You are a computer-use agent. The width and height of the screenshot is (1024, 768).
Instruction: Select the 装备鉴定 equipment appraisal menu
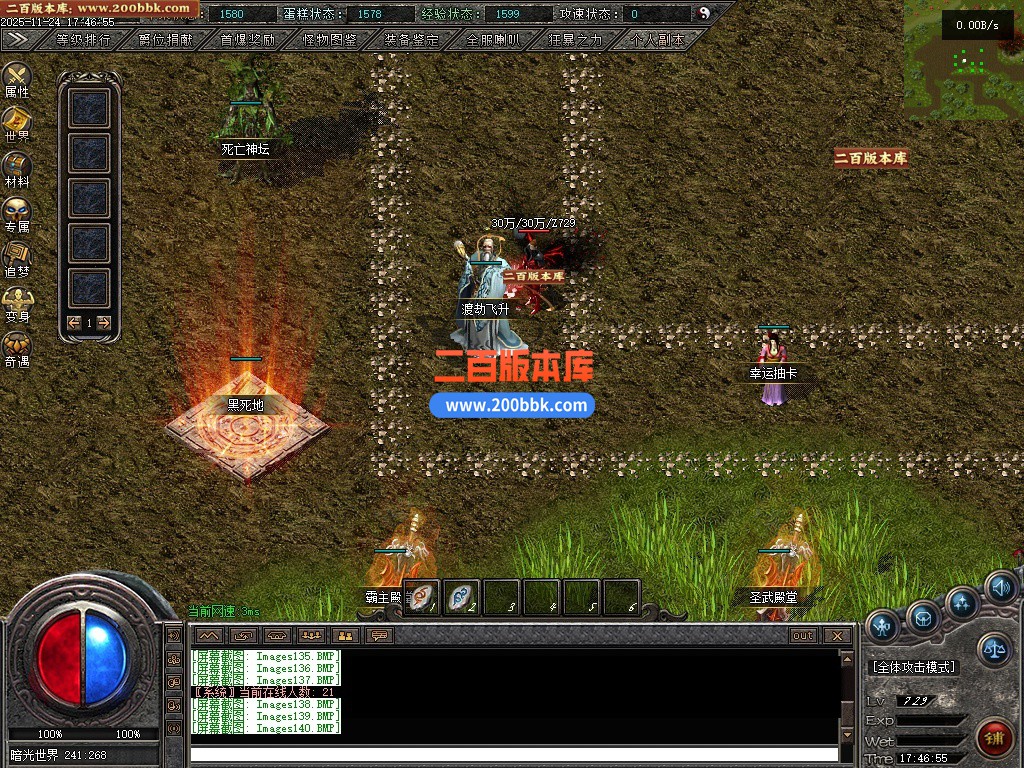(412, 40)
